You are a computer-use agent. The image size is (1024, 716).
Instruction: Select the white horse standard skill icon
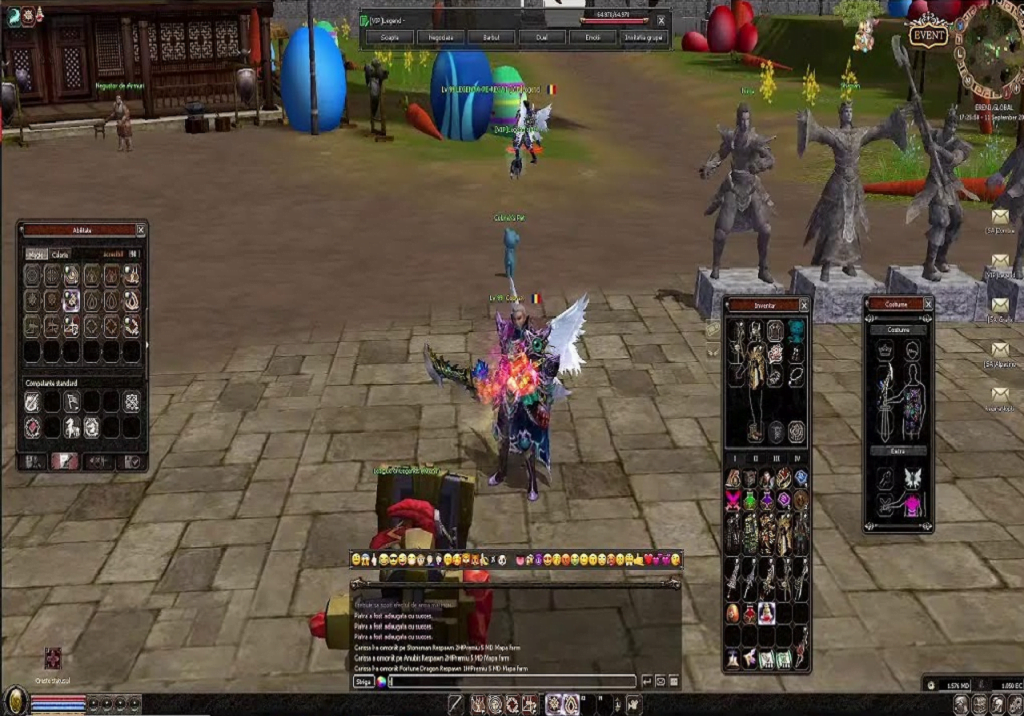click(72, 427)
